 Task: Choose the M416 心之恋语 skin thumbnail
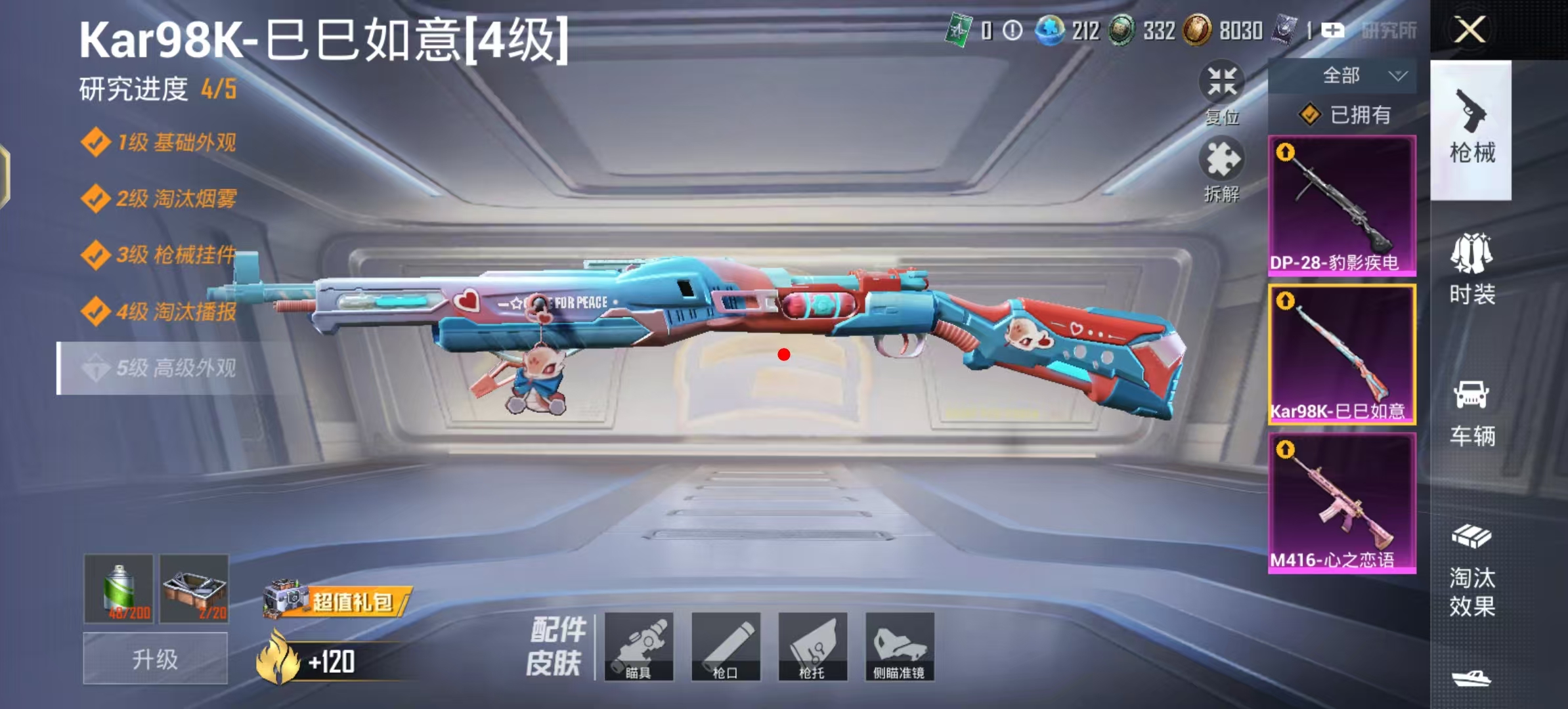point(1341,503)
